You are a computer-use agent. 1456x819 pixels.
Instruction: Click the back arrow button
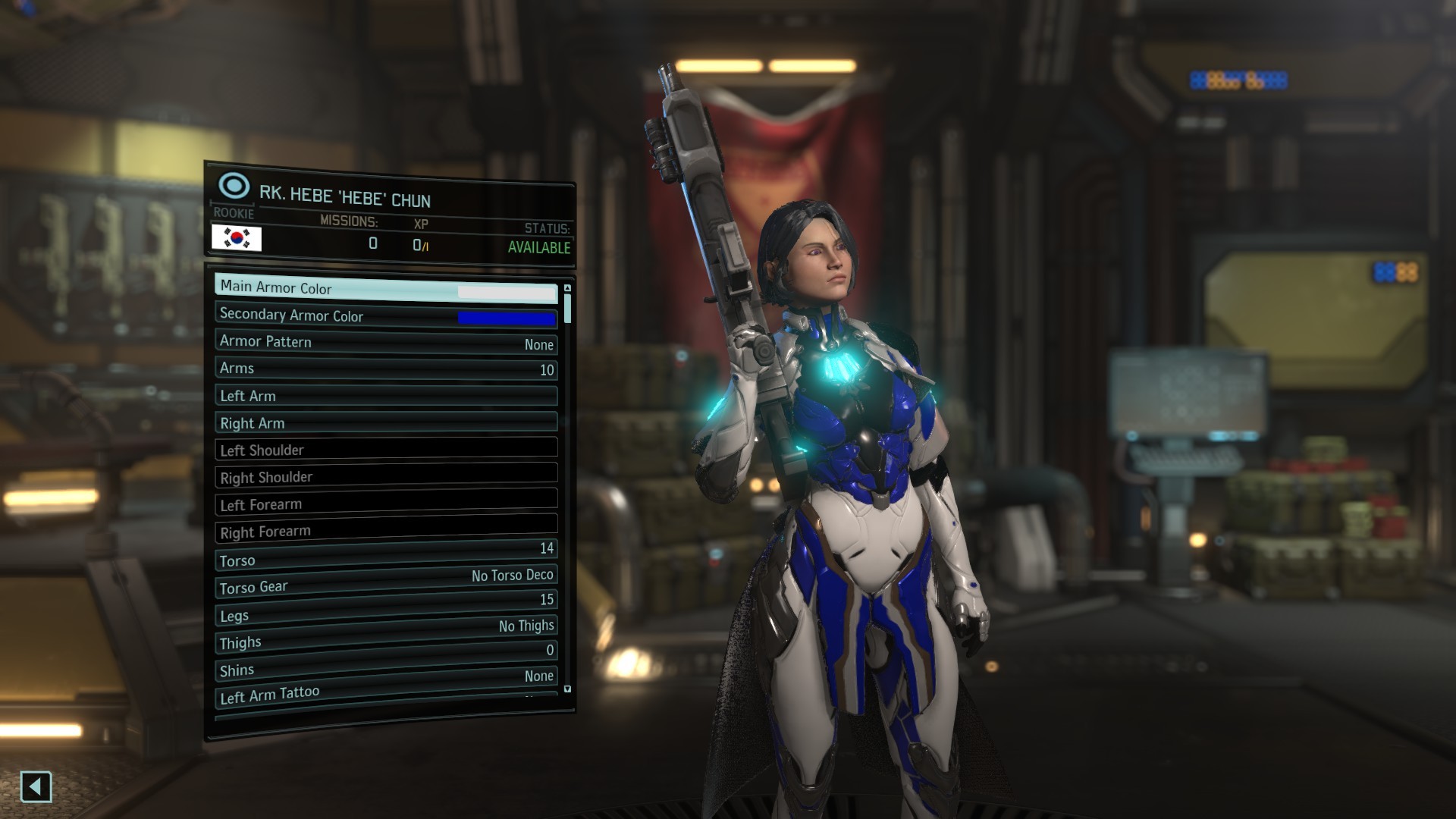36,786
